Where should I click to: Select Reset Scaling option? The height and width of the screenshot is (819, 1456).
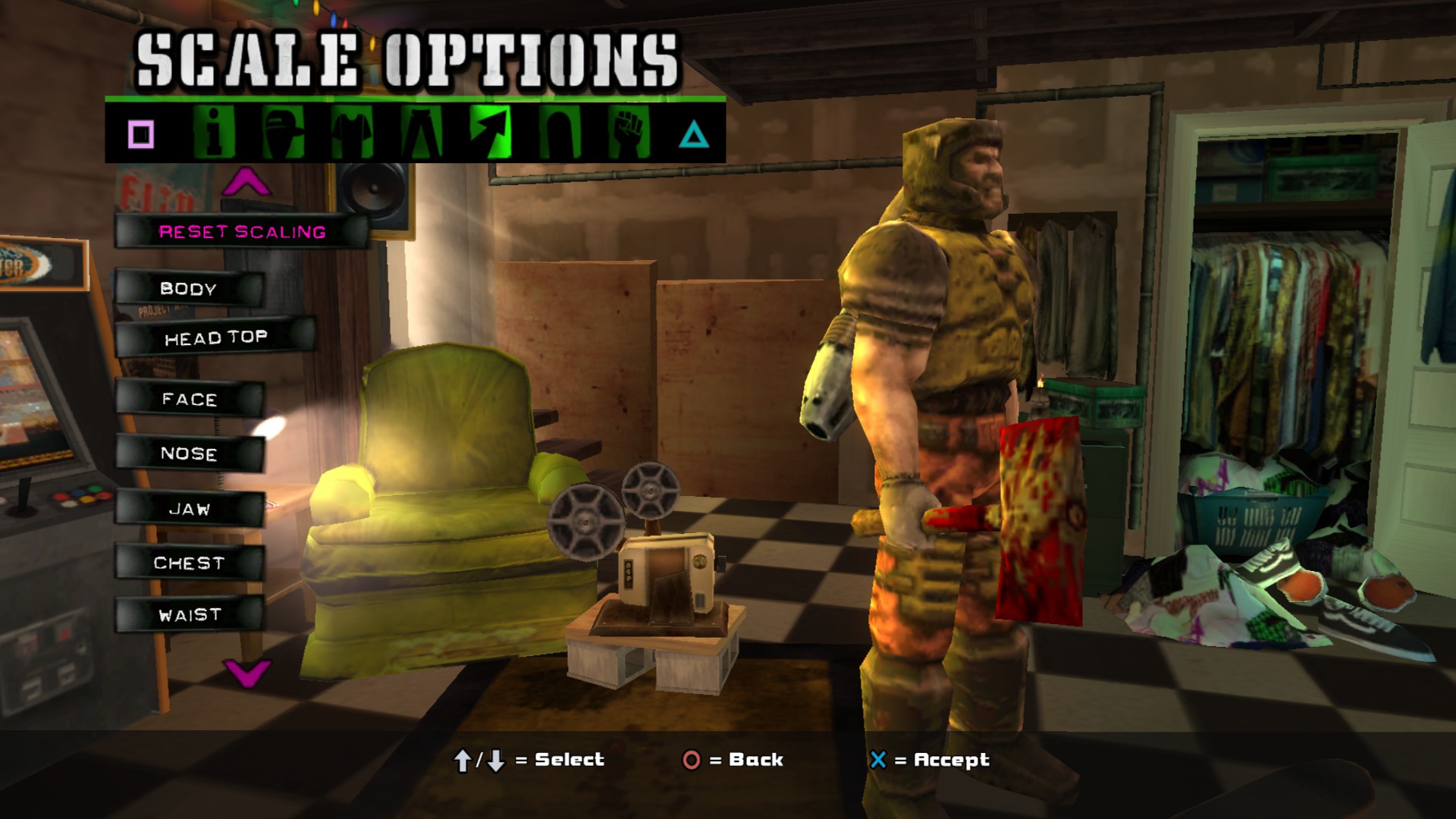[242, 232]
